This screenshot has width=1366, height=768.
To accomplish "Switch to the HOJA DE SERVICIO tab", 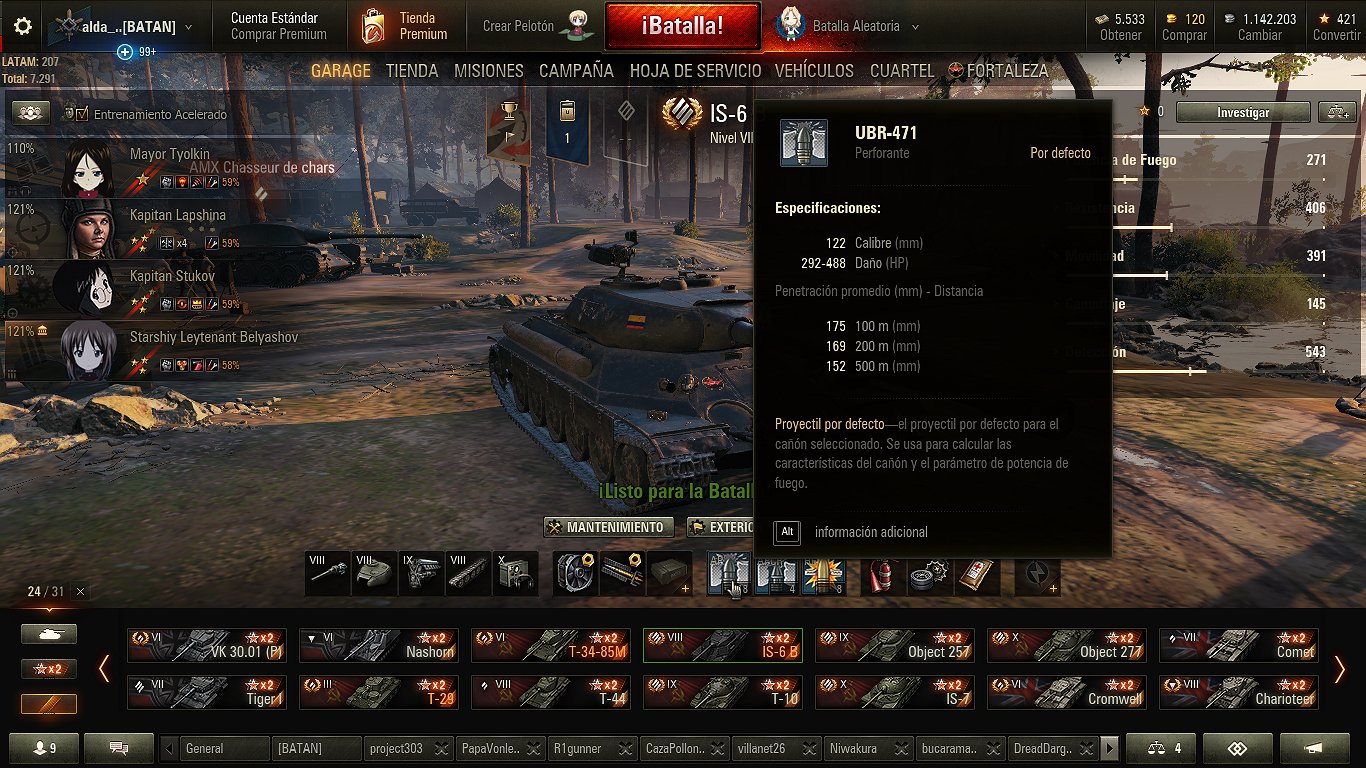I will click(x=697, y=71).
